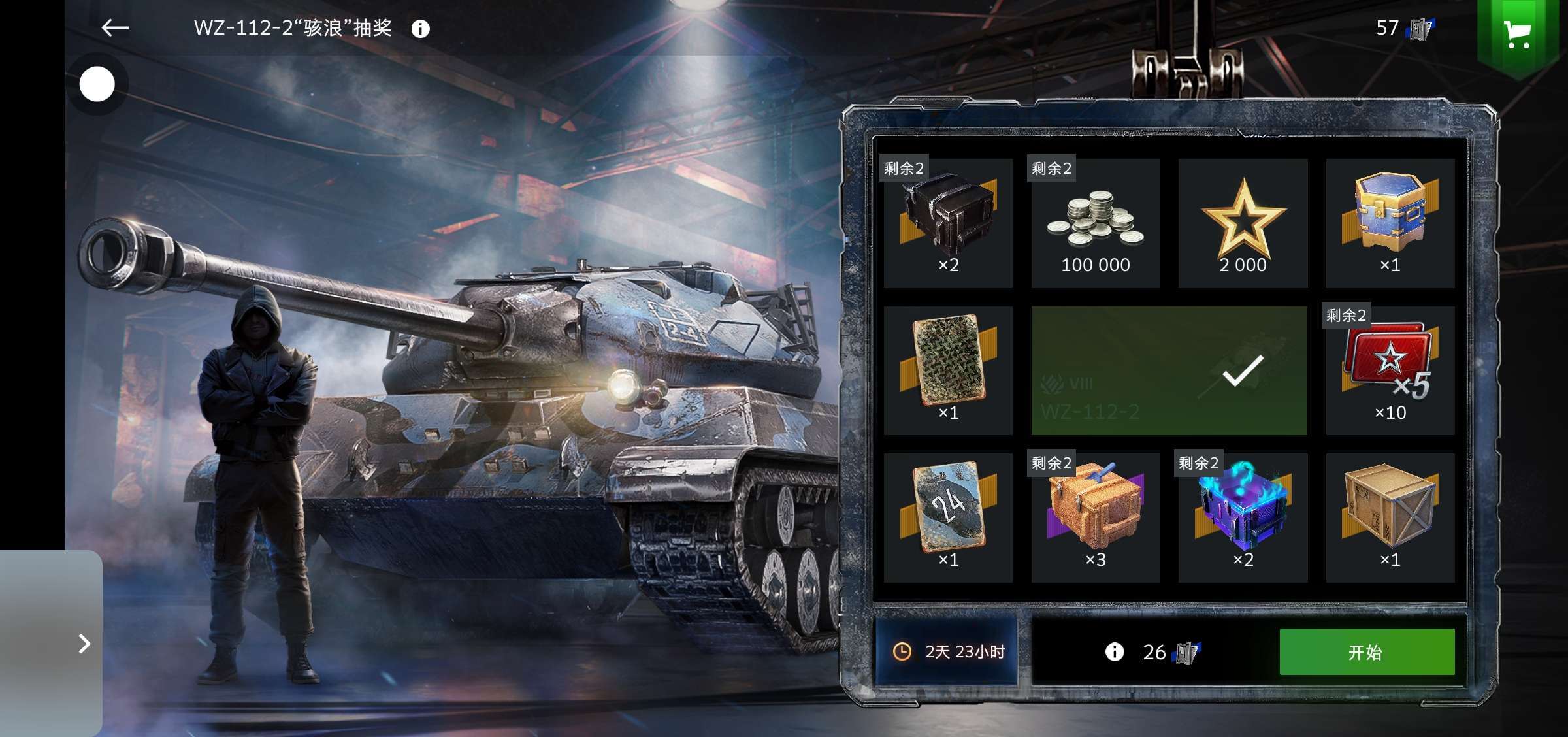The image size is (1568, 737).
Task: Tap the white circle floating button
Action: 97,84
